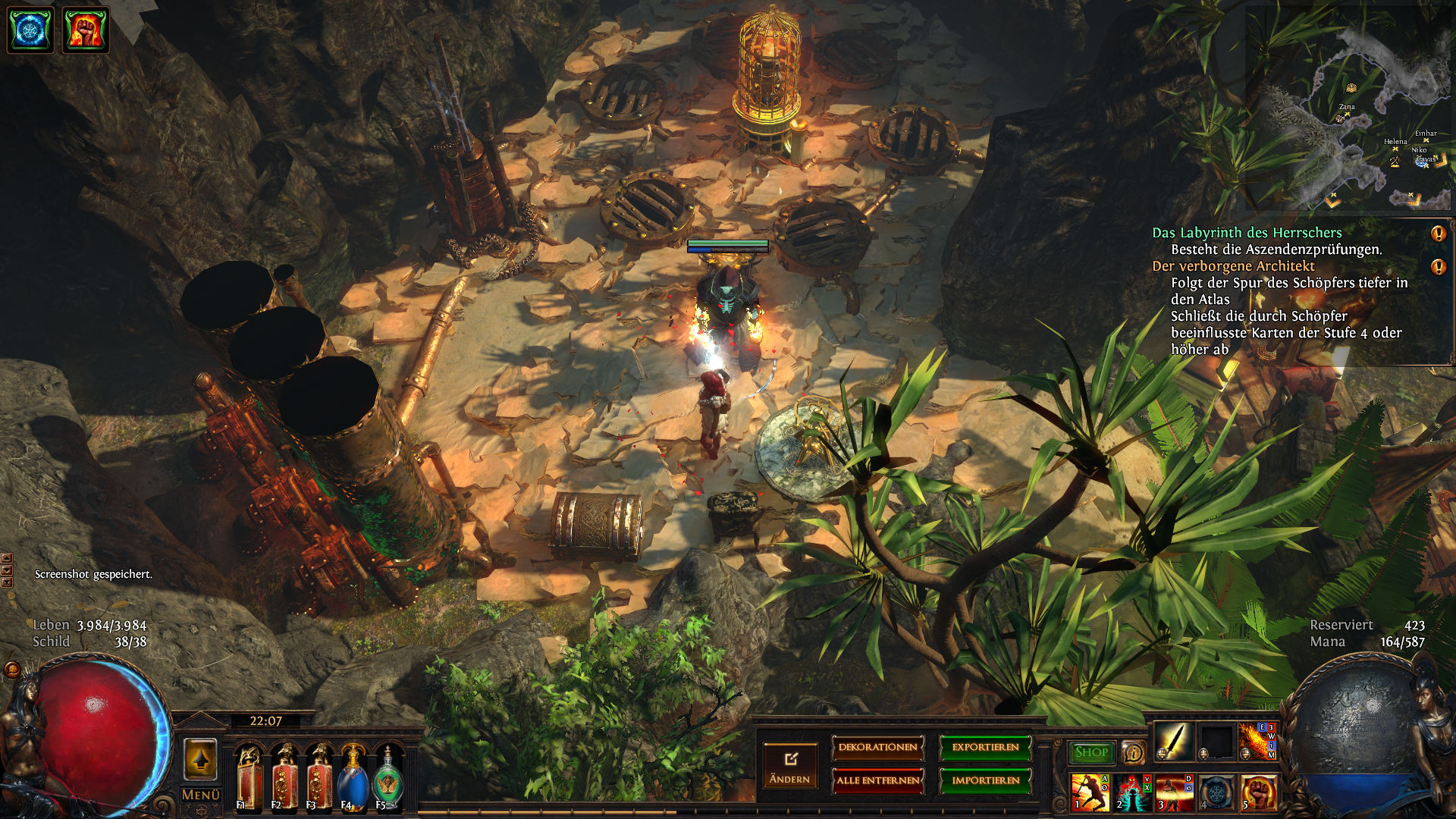Select the sword default attack skill
The image size is (1456, 819).
pos(1173,740)
